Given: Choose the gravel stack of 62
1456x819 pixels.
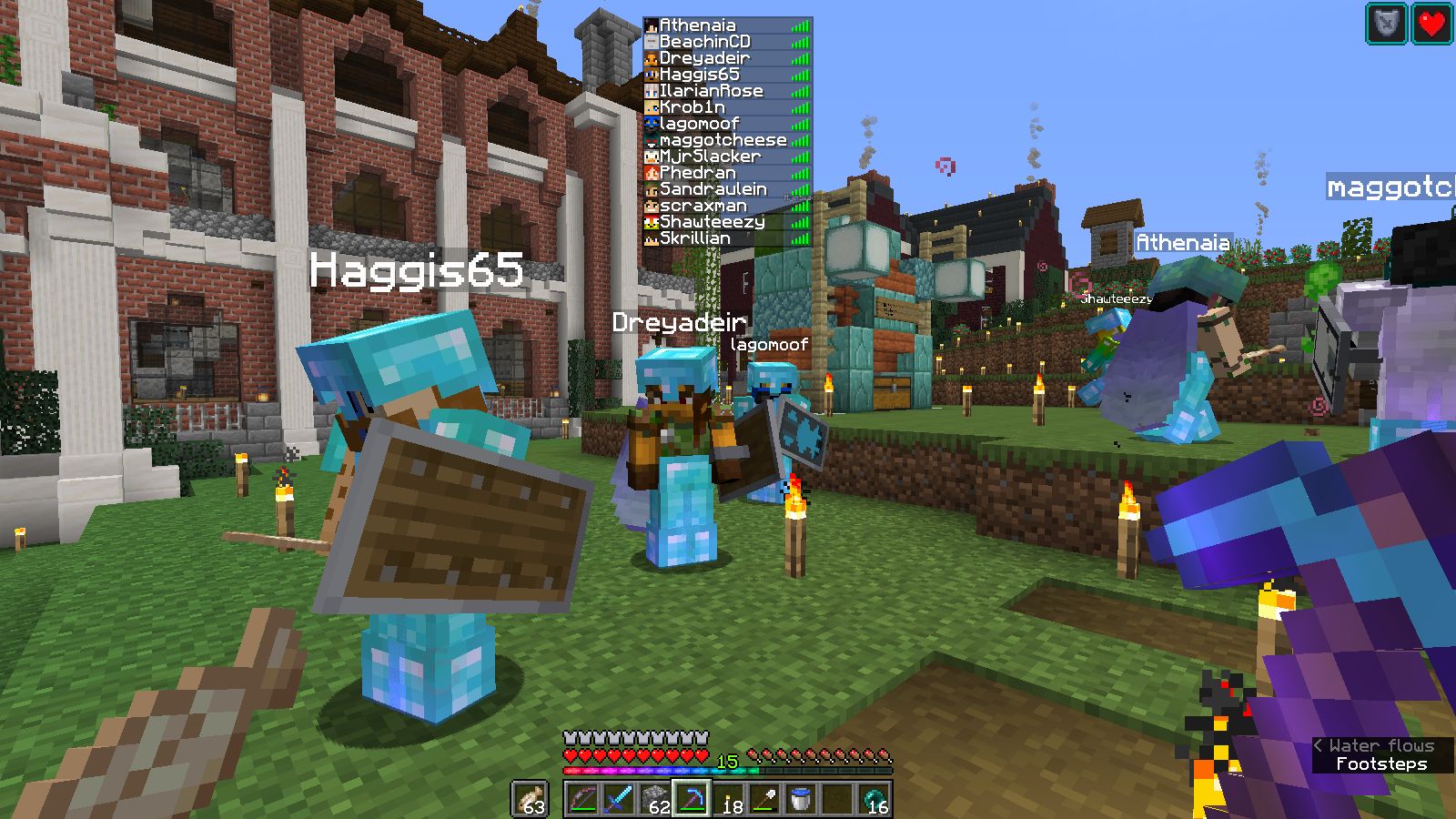Looking at the screenshot, I should point(655,799).
